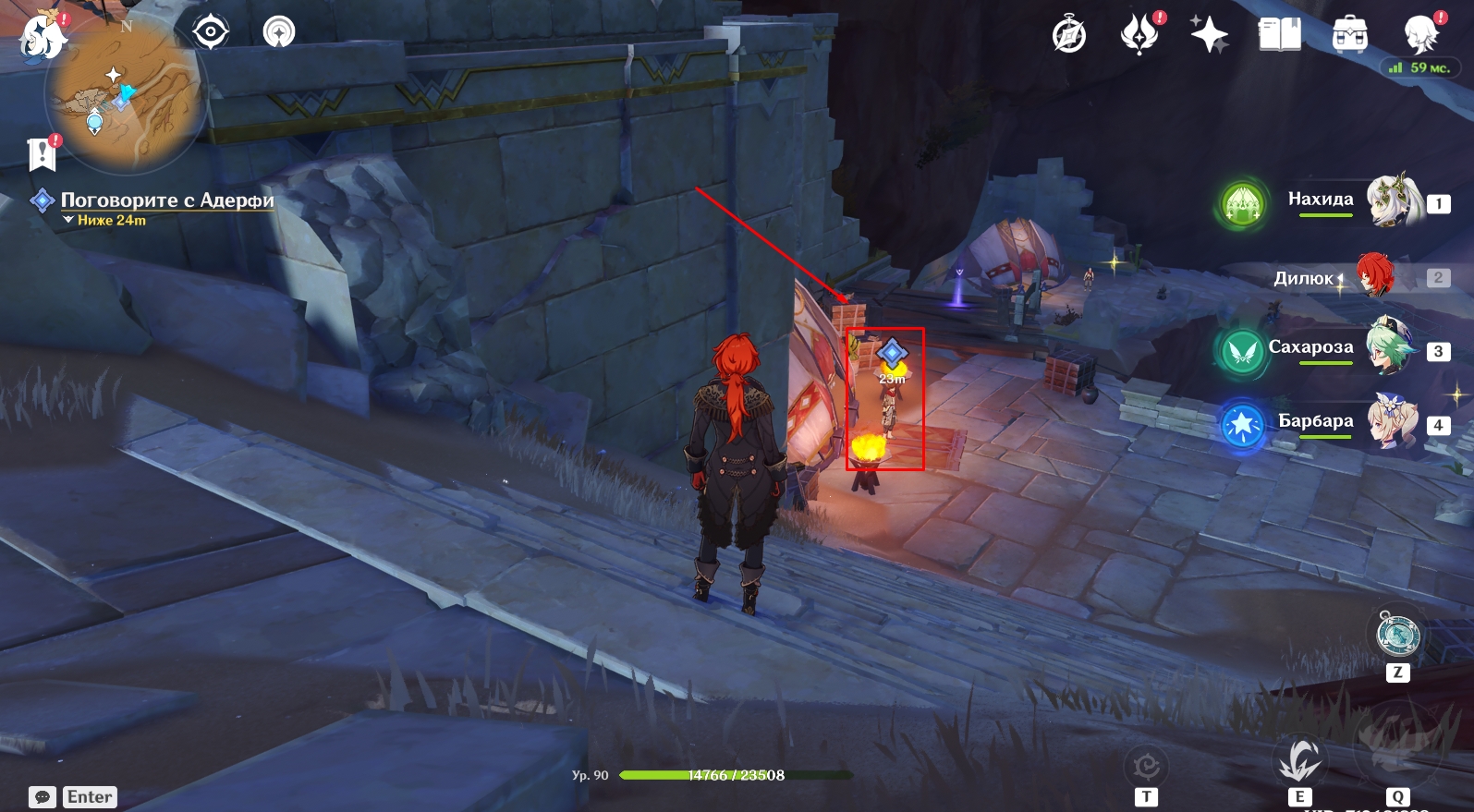Use the round gadget item icon
Screen dimensions: 1474x812
pos(1397,634)
